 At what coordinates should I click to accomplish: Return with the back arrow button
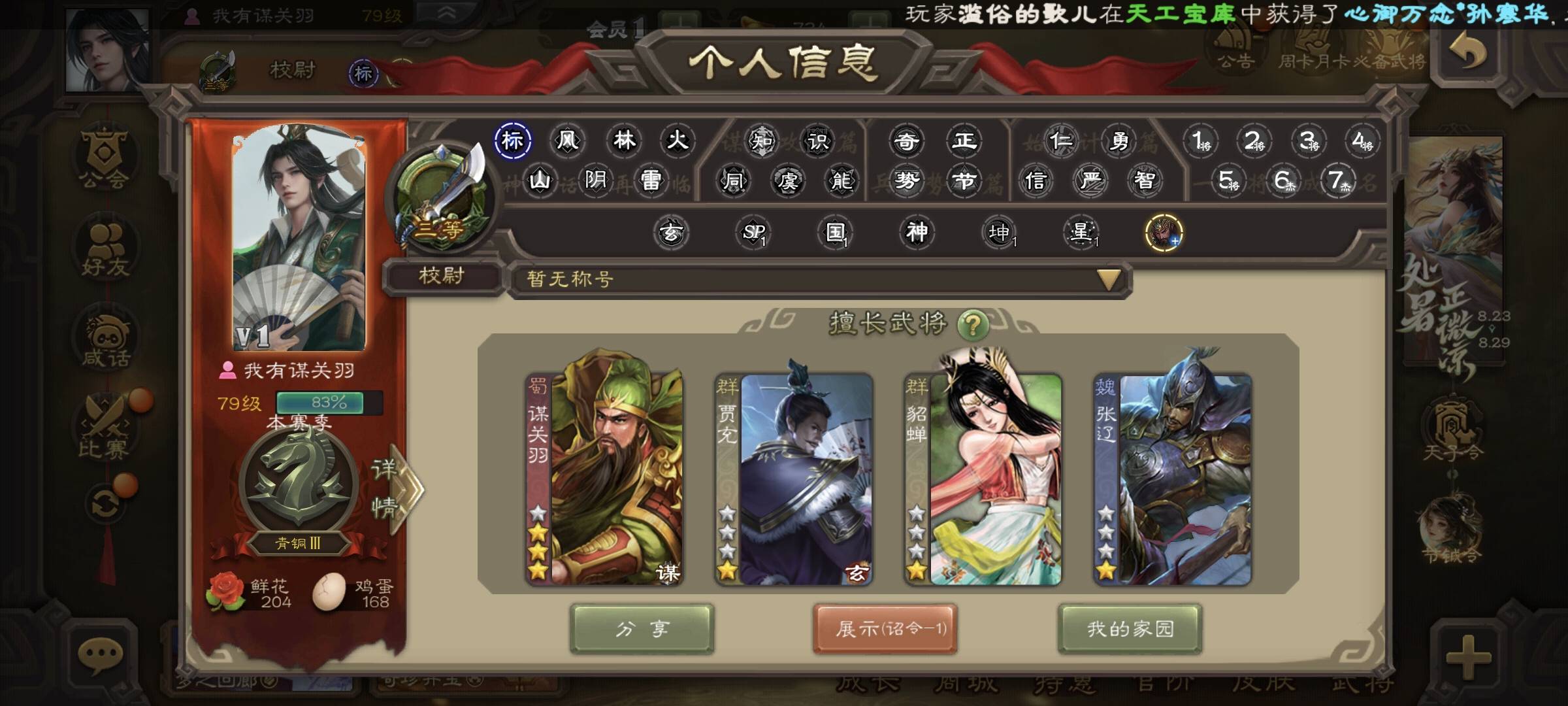pos(1467,54)
